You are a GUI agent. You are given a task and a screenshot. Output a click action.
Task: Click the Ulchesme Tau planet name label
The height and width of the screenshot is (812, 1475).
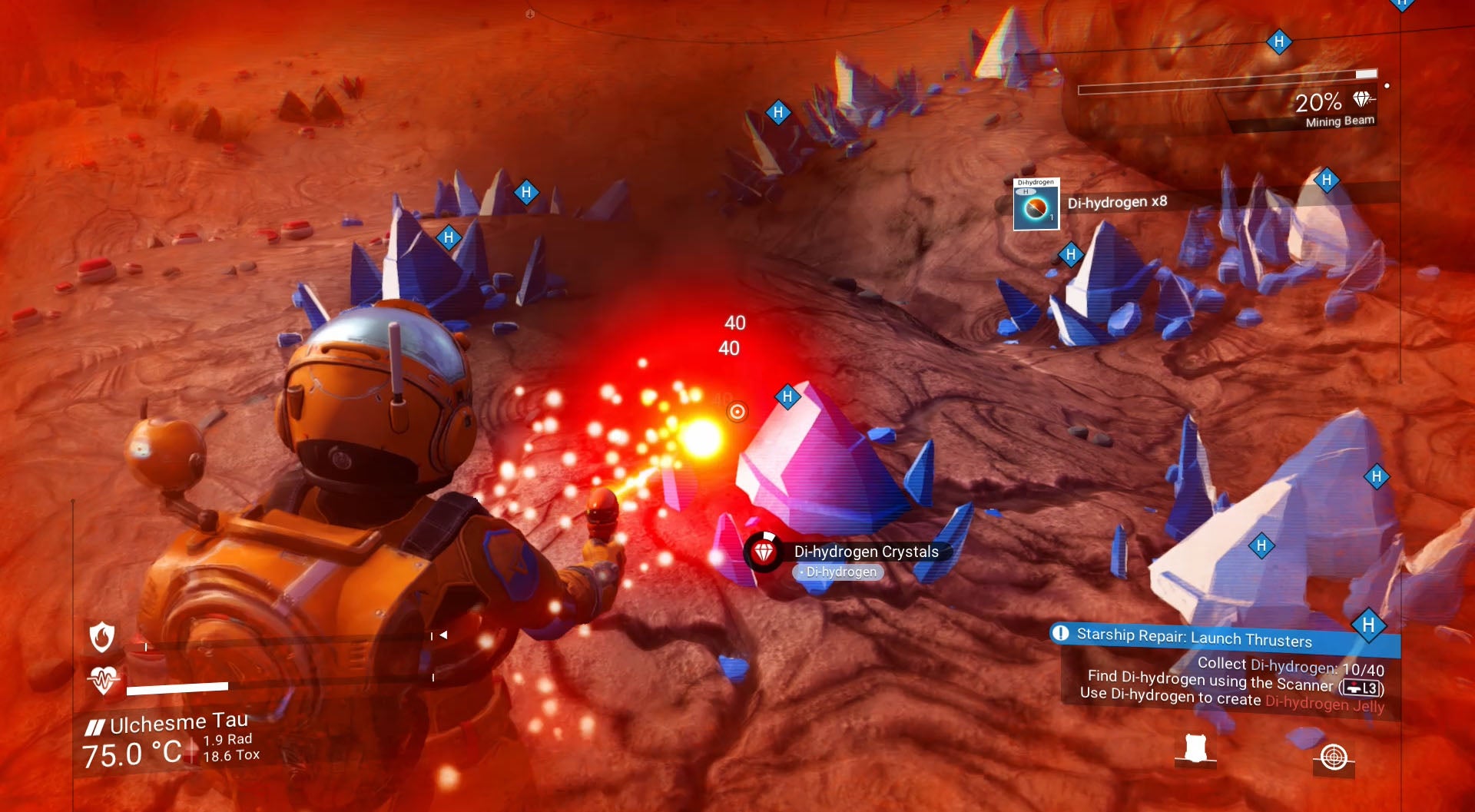[177, 721]
